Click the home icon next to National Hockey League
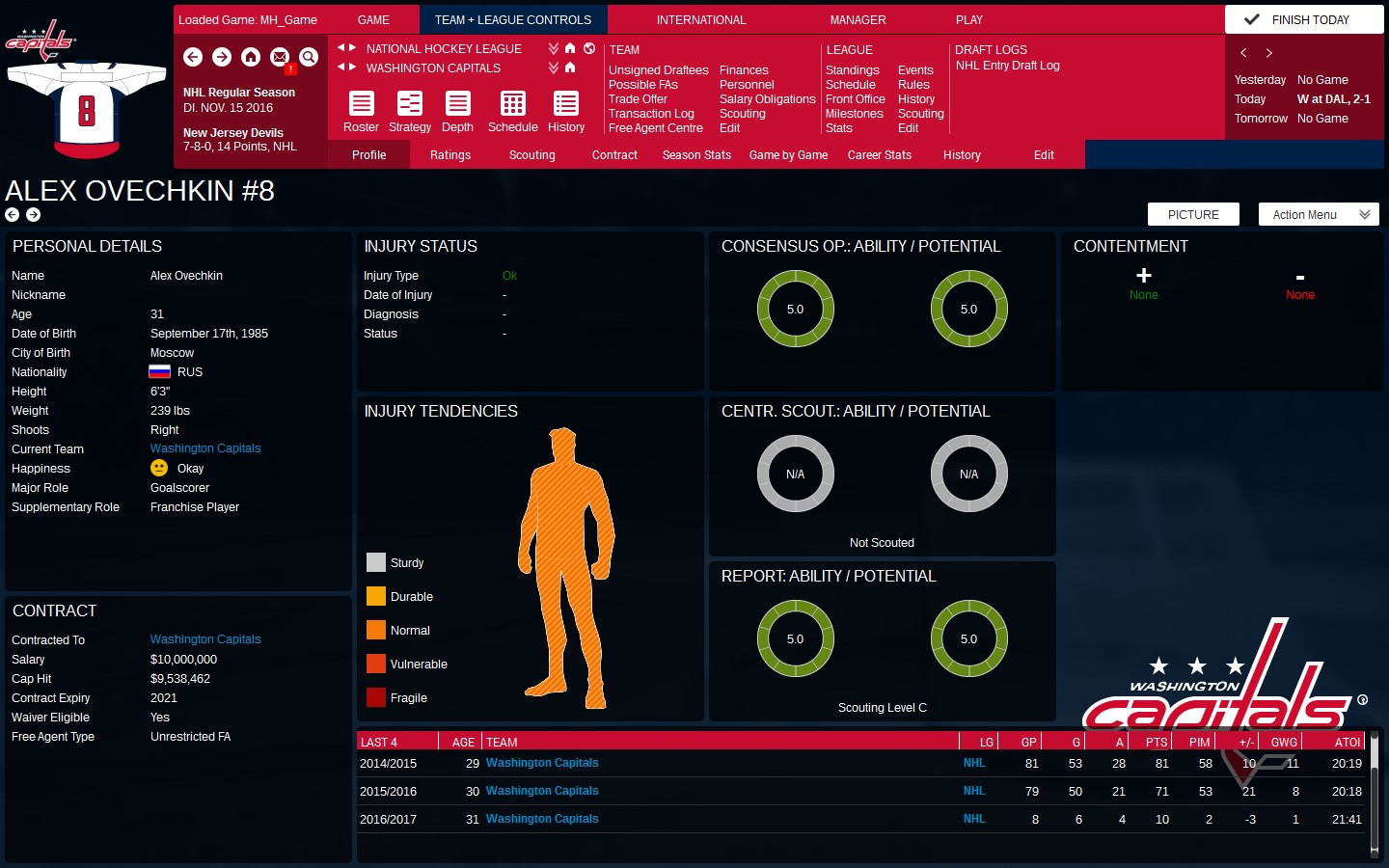 (x=569, y=48)
